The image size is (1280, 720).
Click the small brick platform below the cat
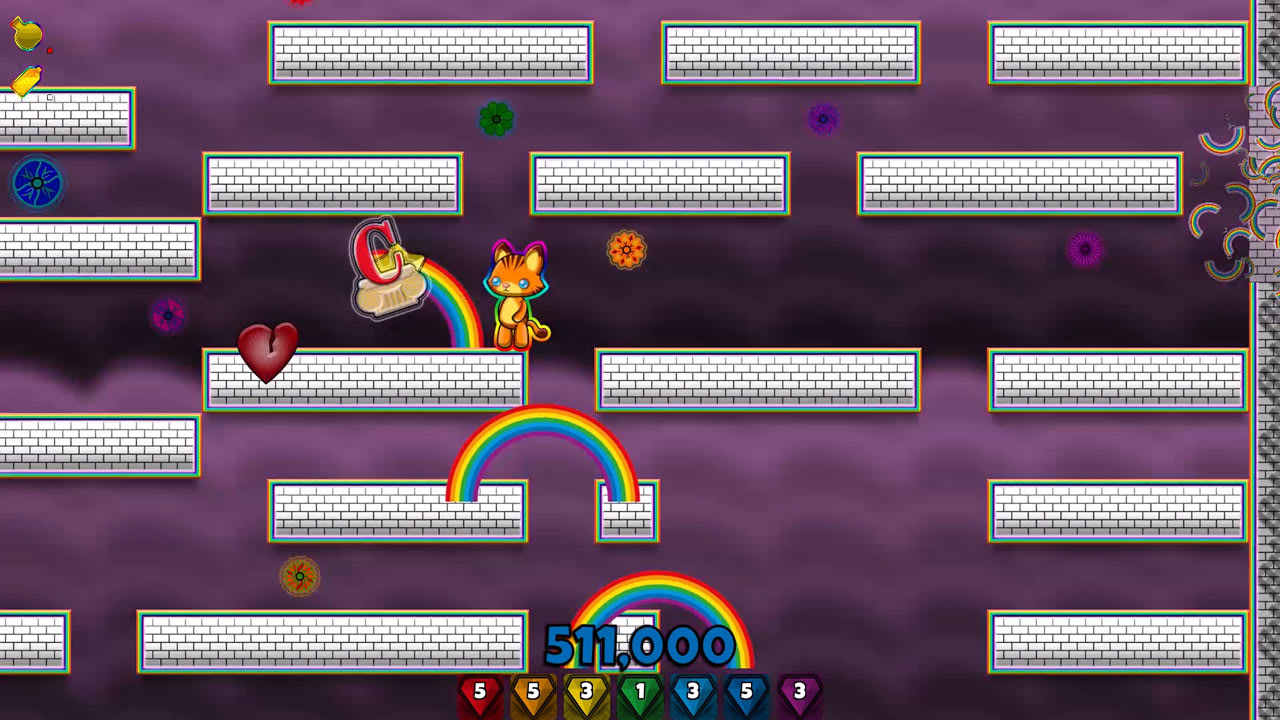point(626,512)
